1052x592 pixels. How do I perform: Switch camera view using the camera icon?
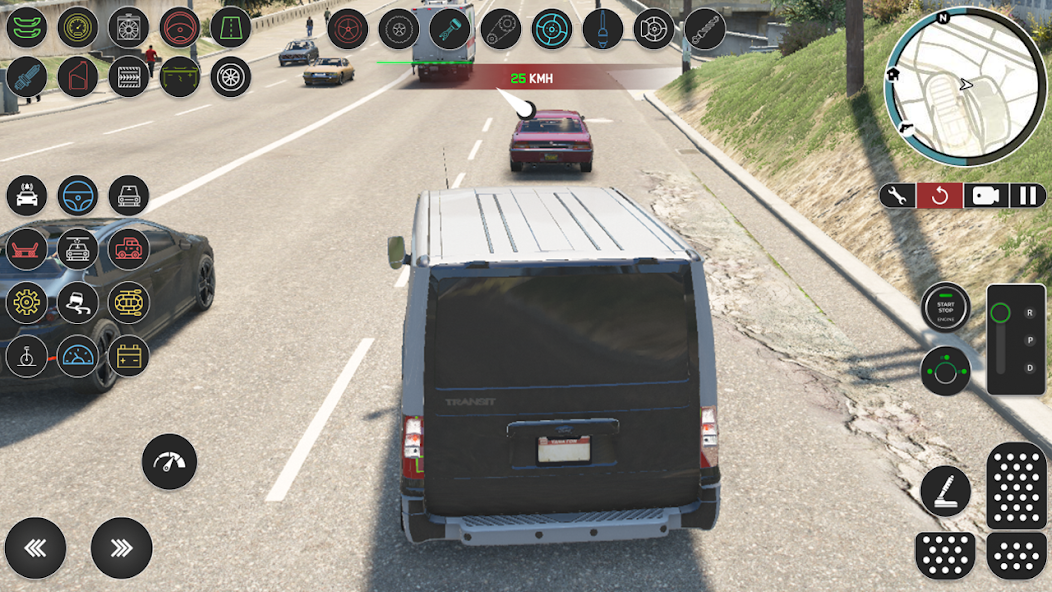(985, 195)
